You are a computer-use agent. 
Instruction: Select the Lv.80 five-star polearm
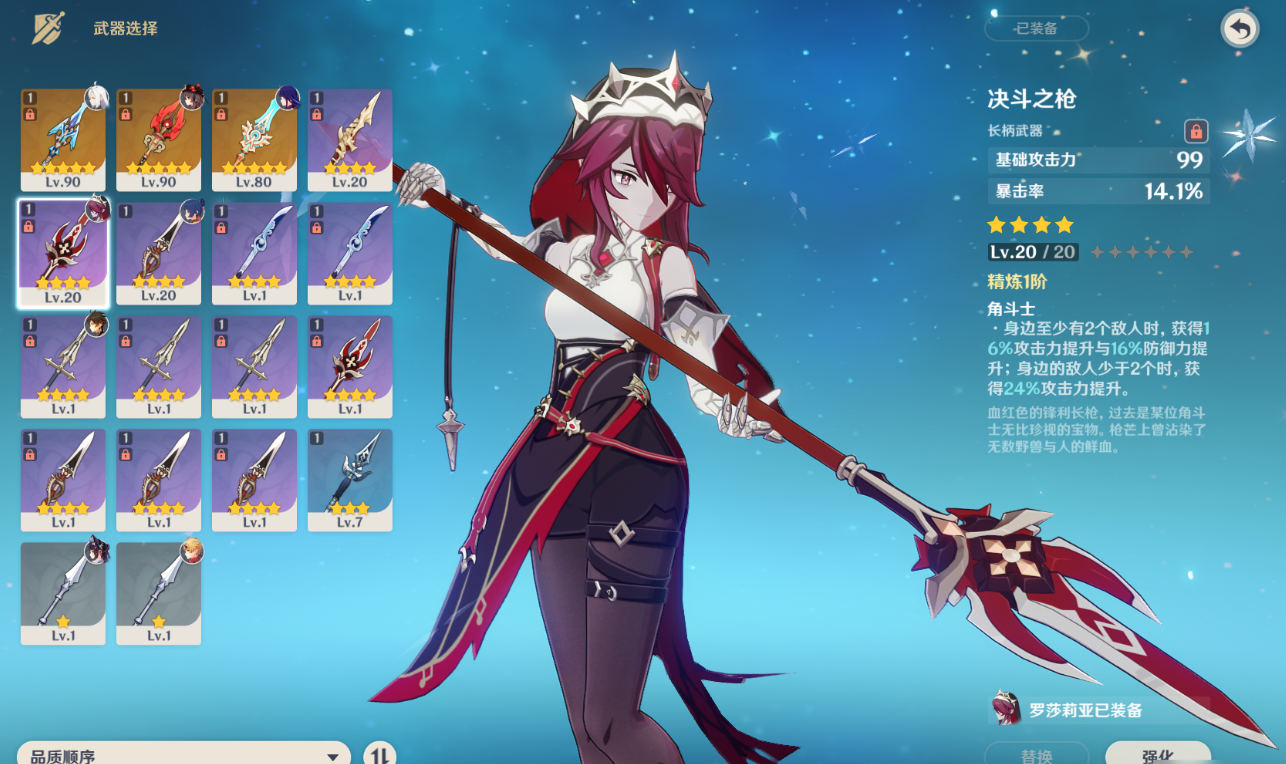pos(254,140)
